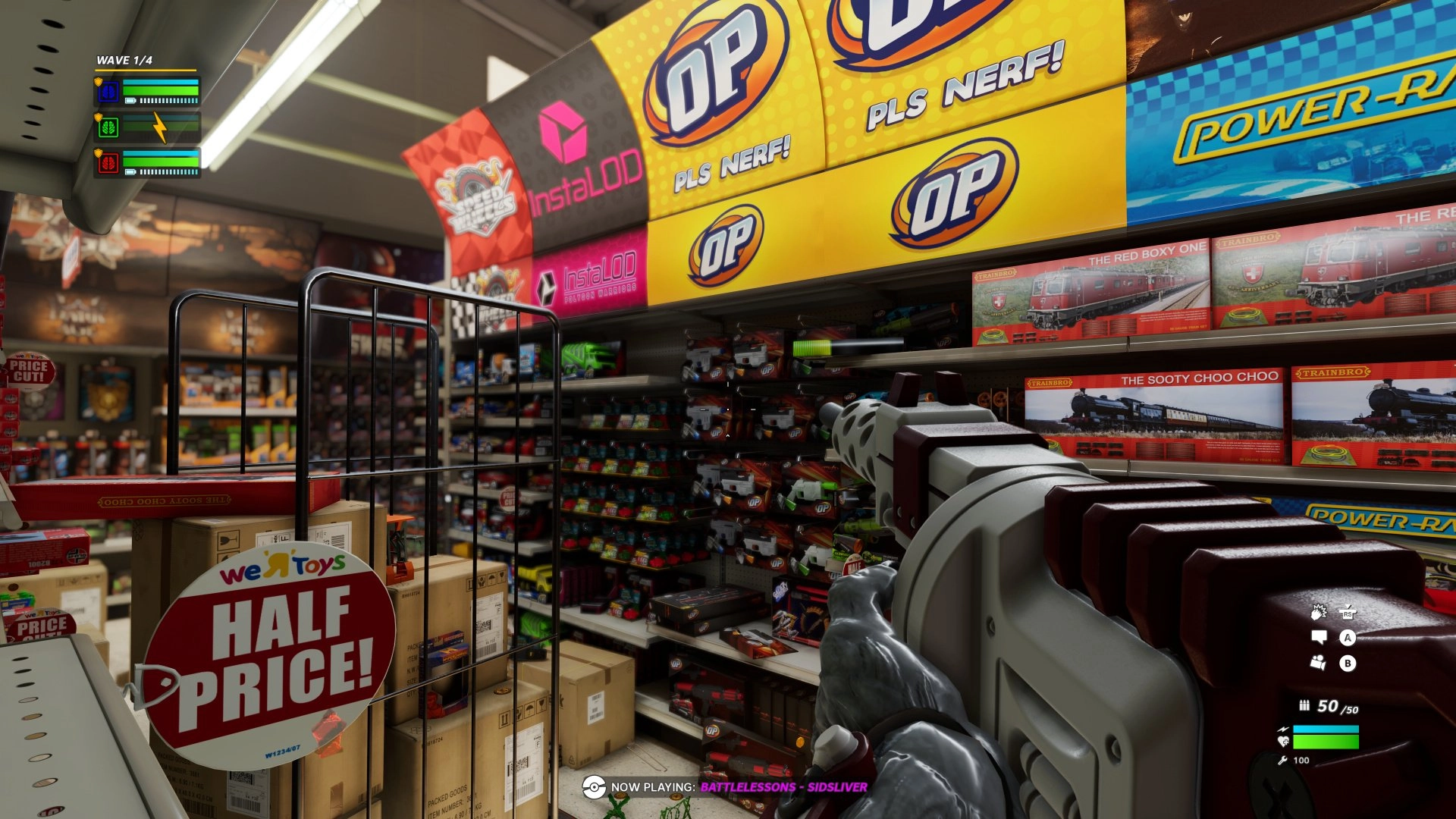Click the lightning bolt on the green status bar
Viewport: 1456px width, 819px height.
[158, 127]
